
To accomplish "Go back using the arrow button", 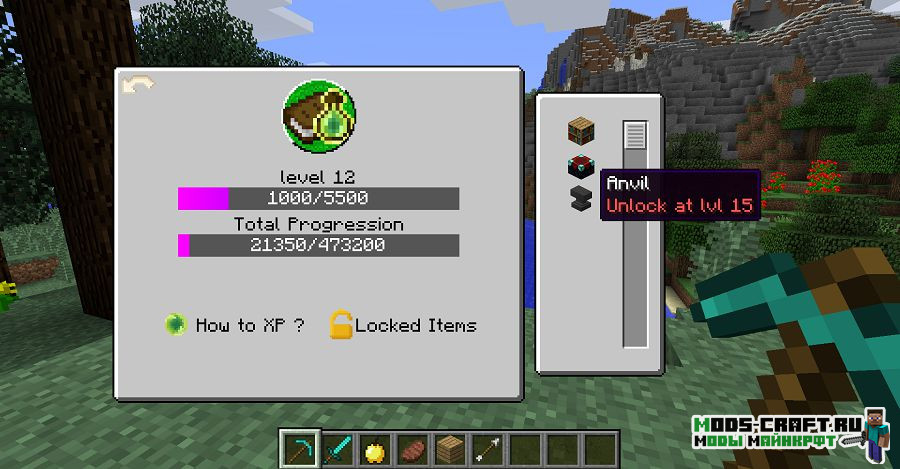I will coord(136,86).
